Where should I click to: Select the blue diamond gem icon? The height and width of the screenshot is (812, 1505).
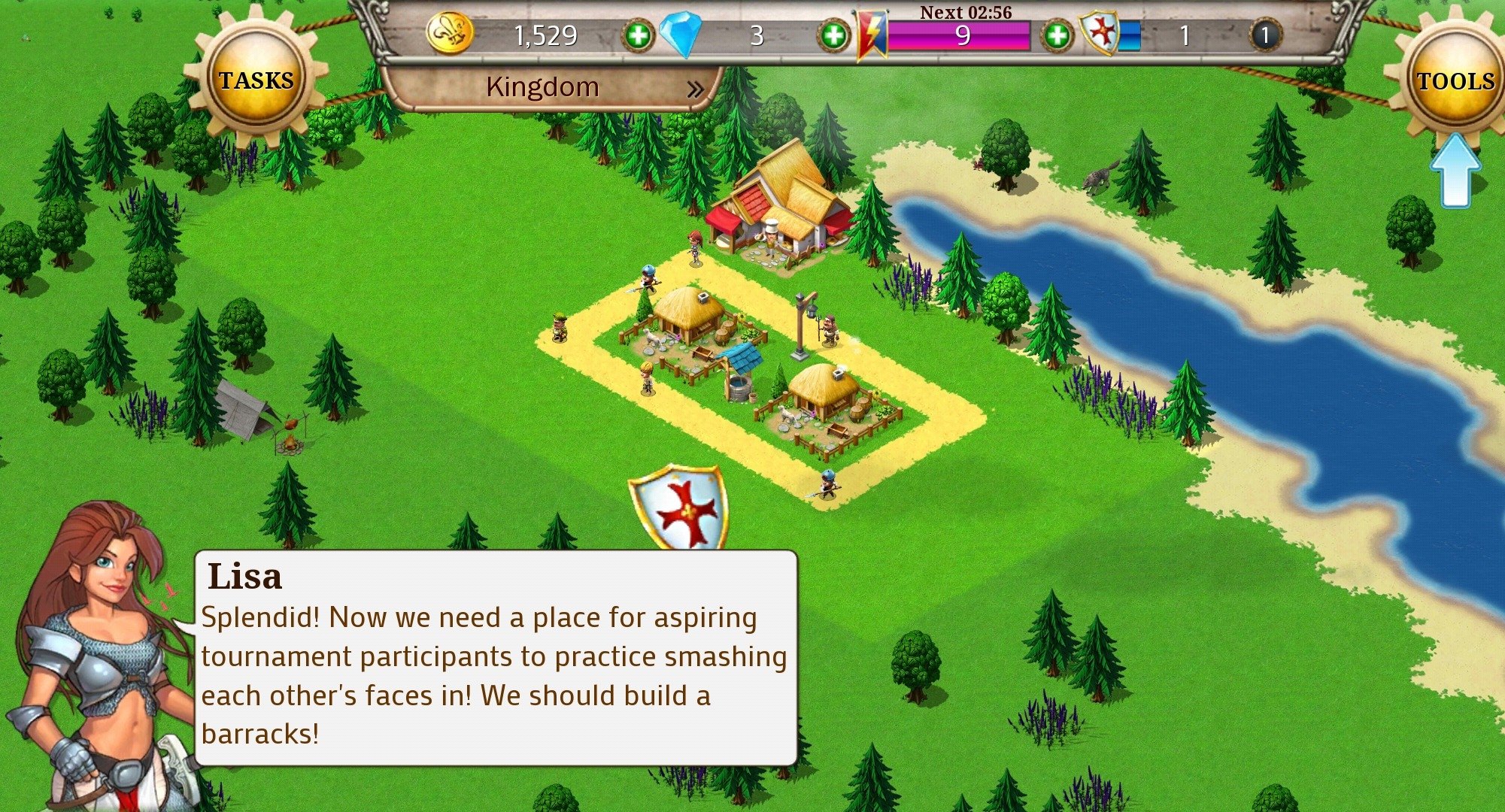[x=681, y=35]
